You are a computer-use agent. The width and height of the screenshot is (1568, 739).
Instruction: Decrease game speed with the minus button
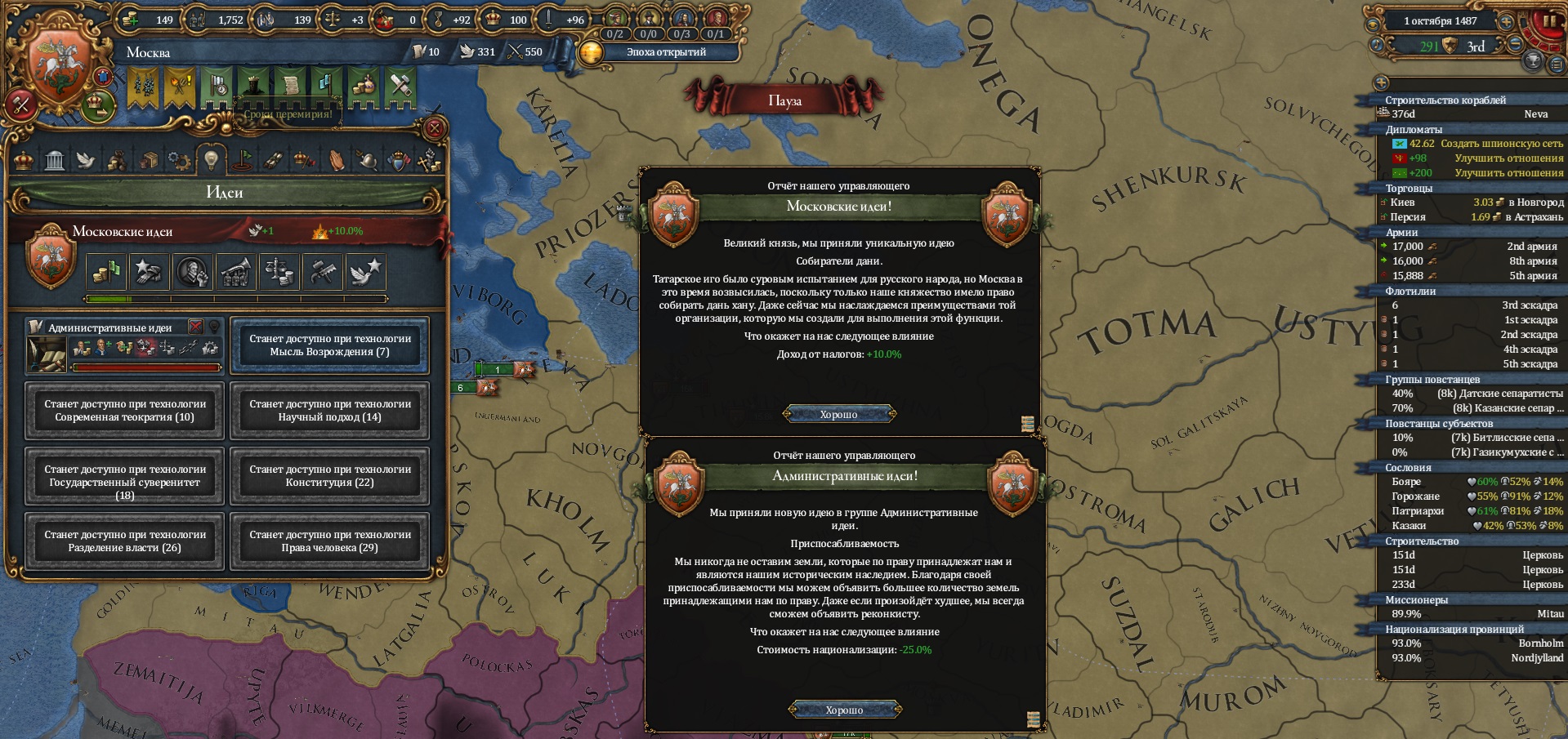pos(1515,45)
